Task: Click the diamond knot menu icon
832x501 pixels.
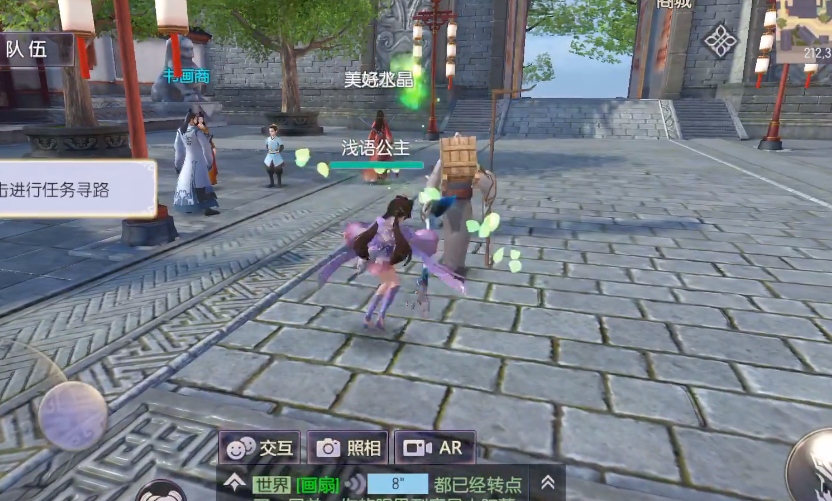Action: (720, 41)
